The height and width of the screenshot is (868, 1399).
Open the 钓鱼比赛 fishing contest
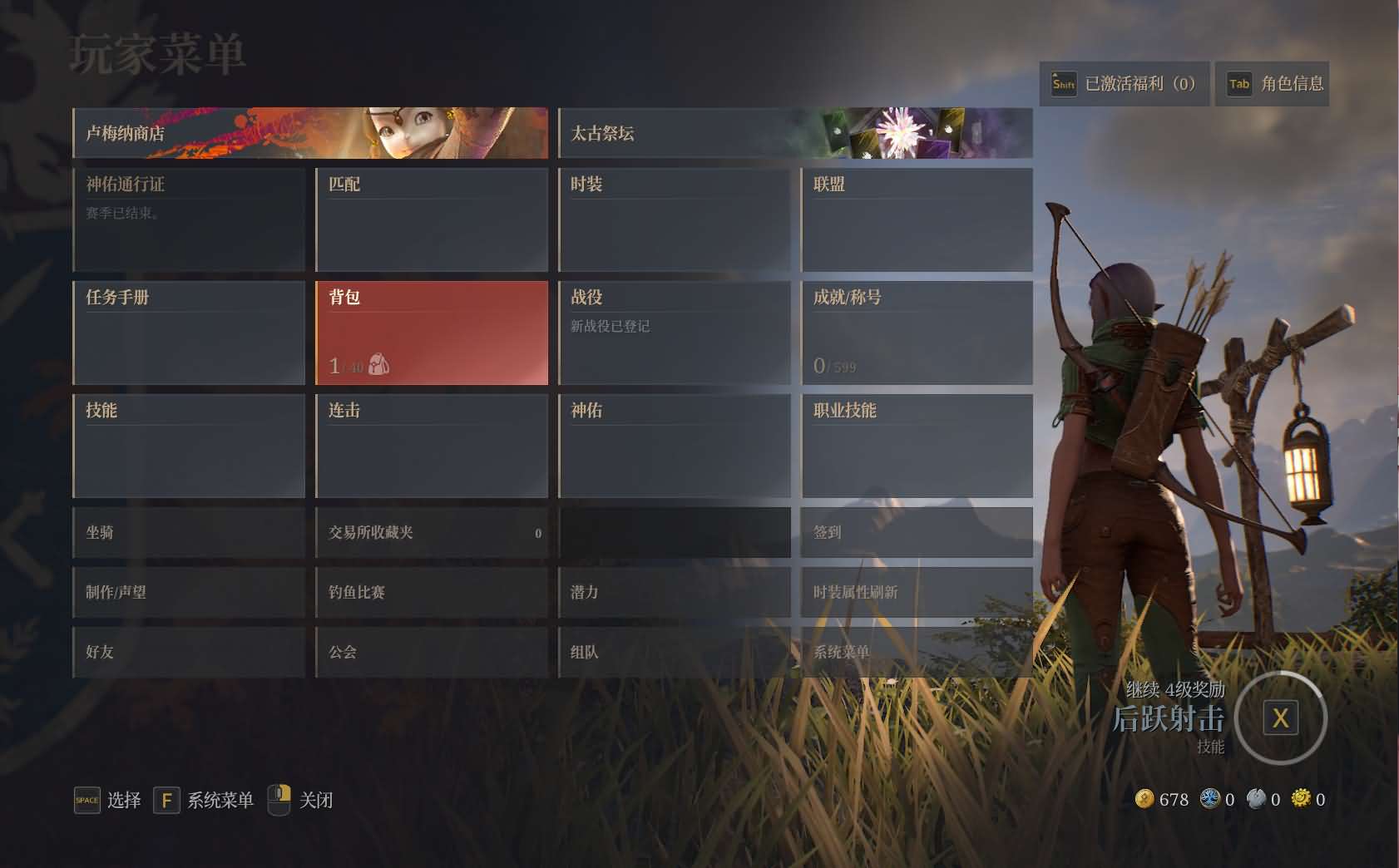click(432, 592)
